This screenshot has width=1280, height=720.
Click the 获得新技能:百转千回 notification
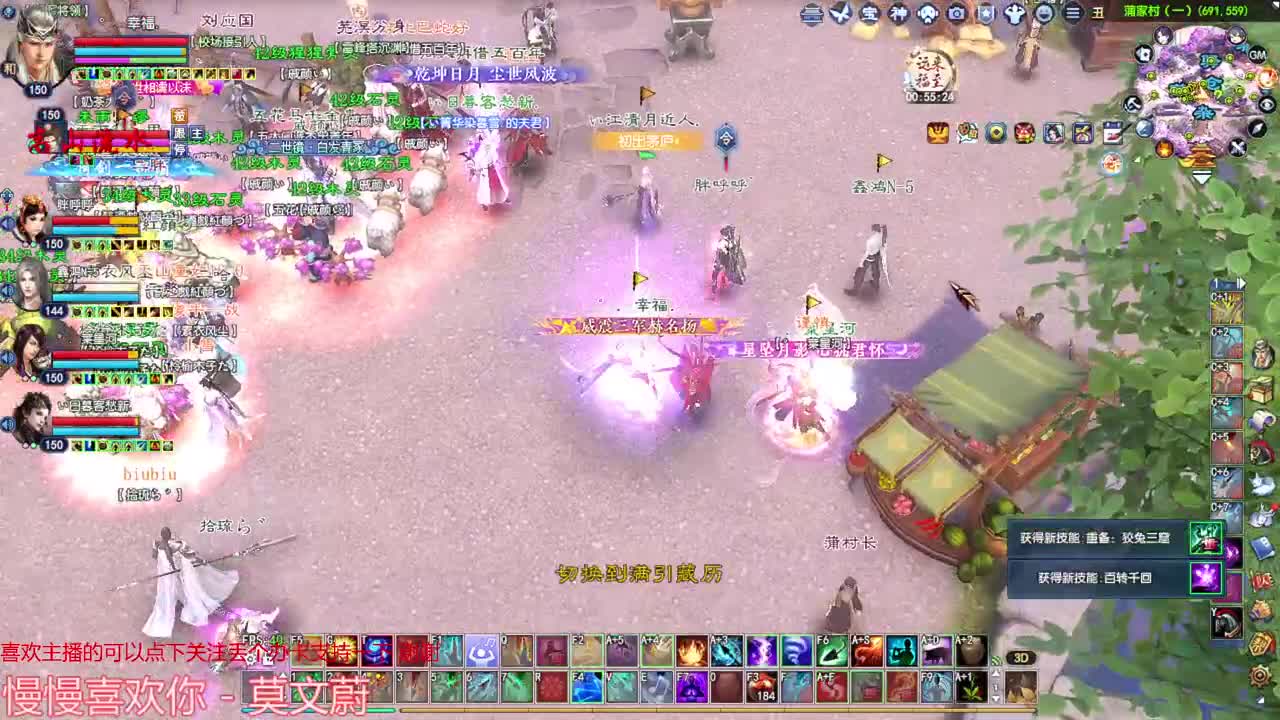[1095, 578]
